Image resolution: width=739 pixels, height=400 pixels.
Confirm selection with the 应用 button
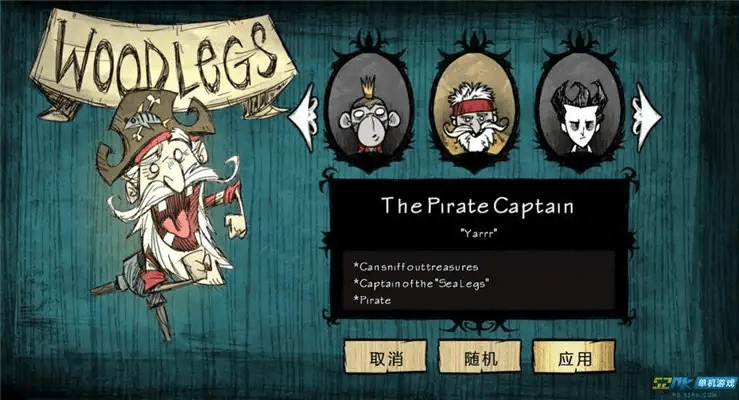coord(574,357)
